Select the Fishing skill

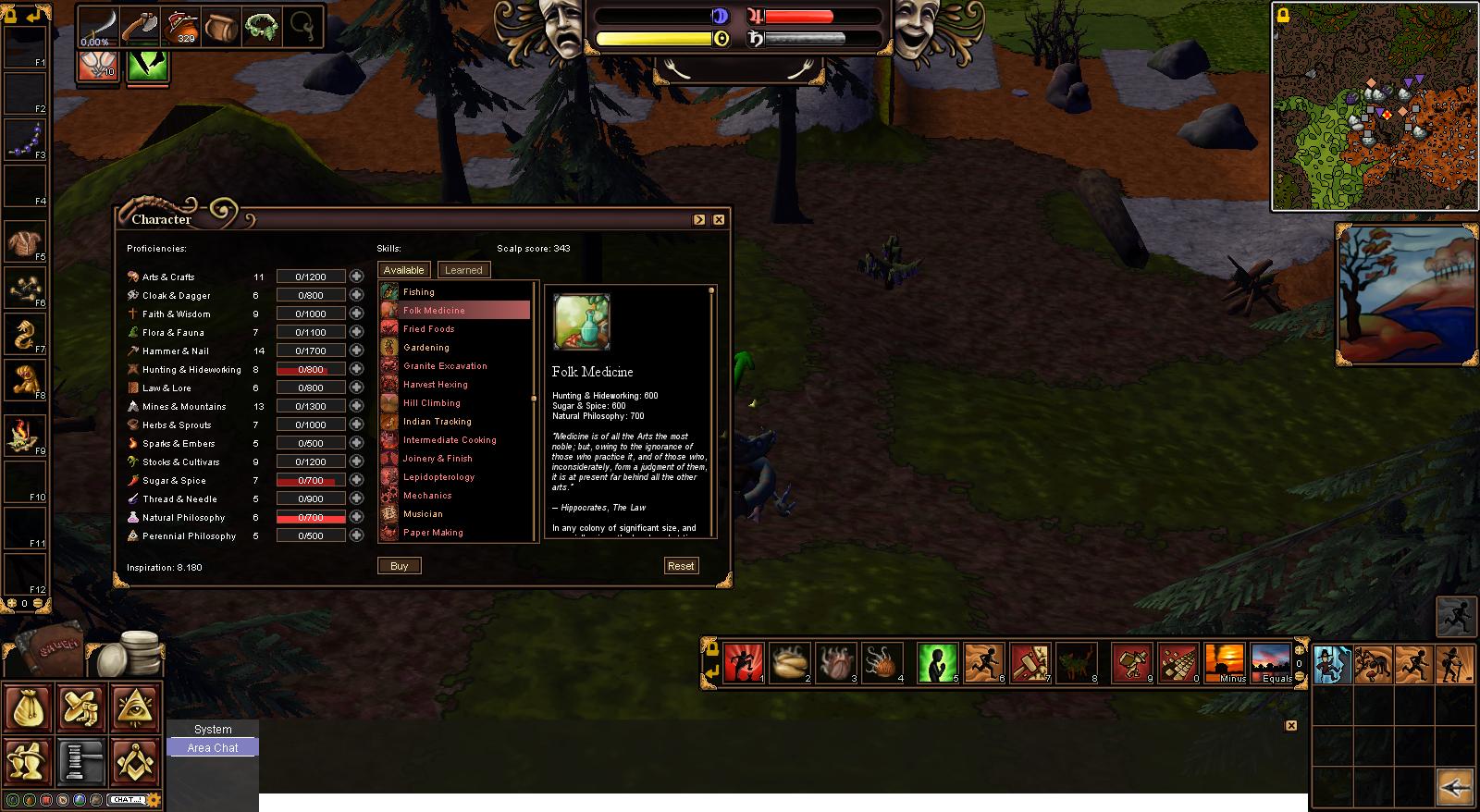tap(419, 292)
